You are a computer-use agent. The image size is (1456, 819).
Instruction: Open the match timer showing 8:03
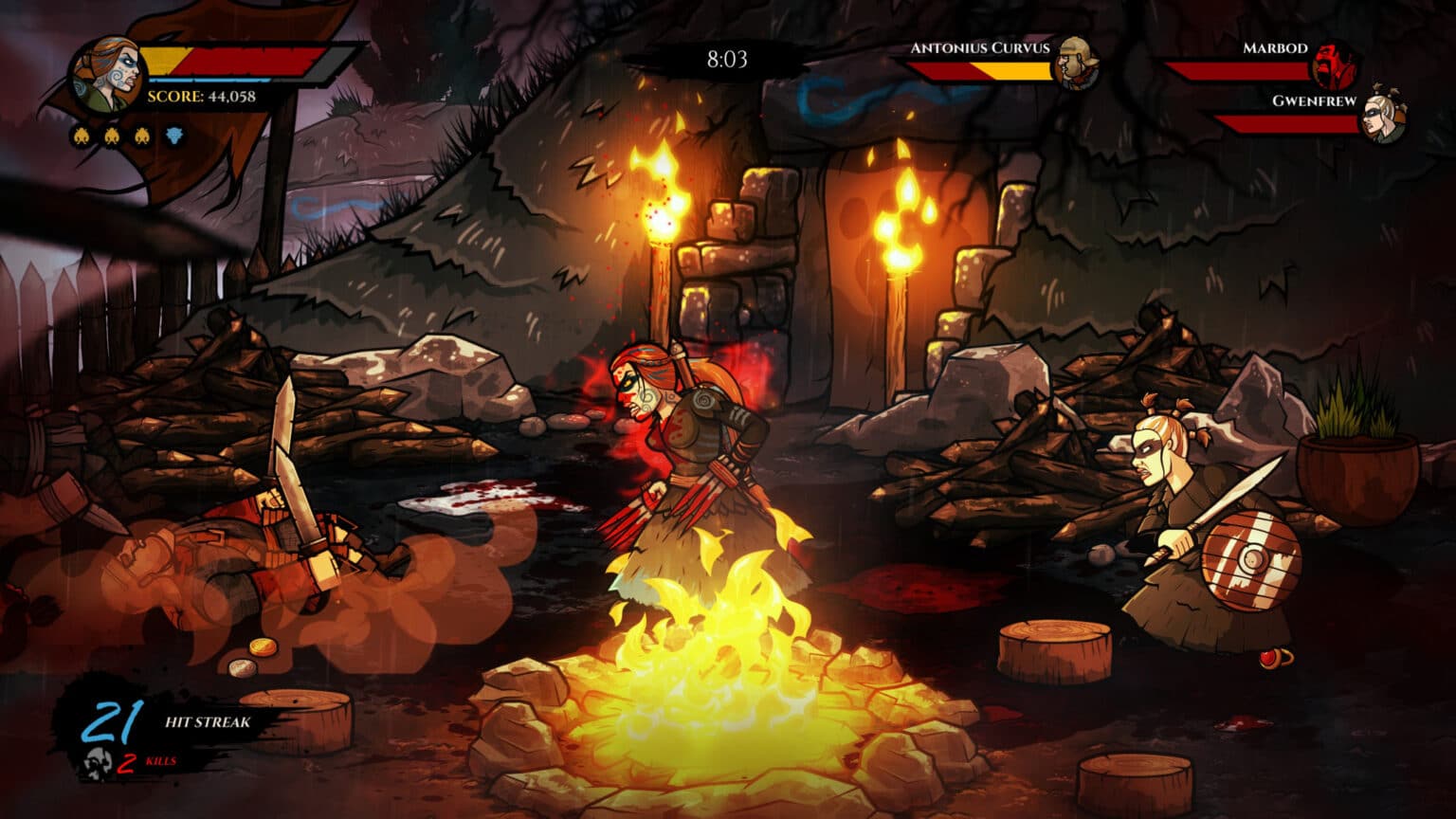[x=730, y=59]
